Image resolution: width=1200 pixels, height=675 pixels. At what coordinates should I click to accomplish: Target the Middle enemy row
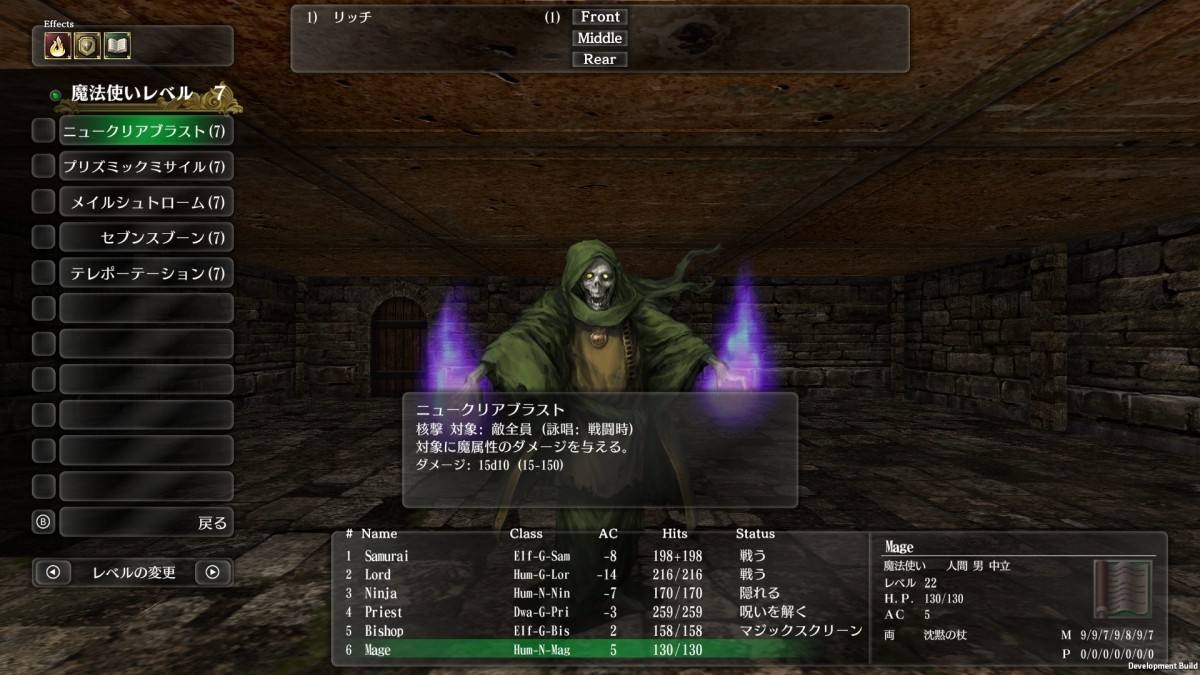600,38
